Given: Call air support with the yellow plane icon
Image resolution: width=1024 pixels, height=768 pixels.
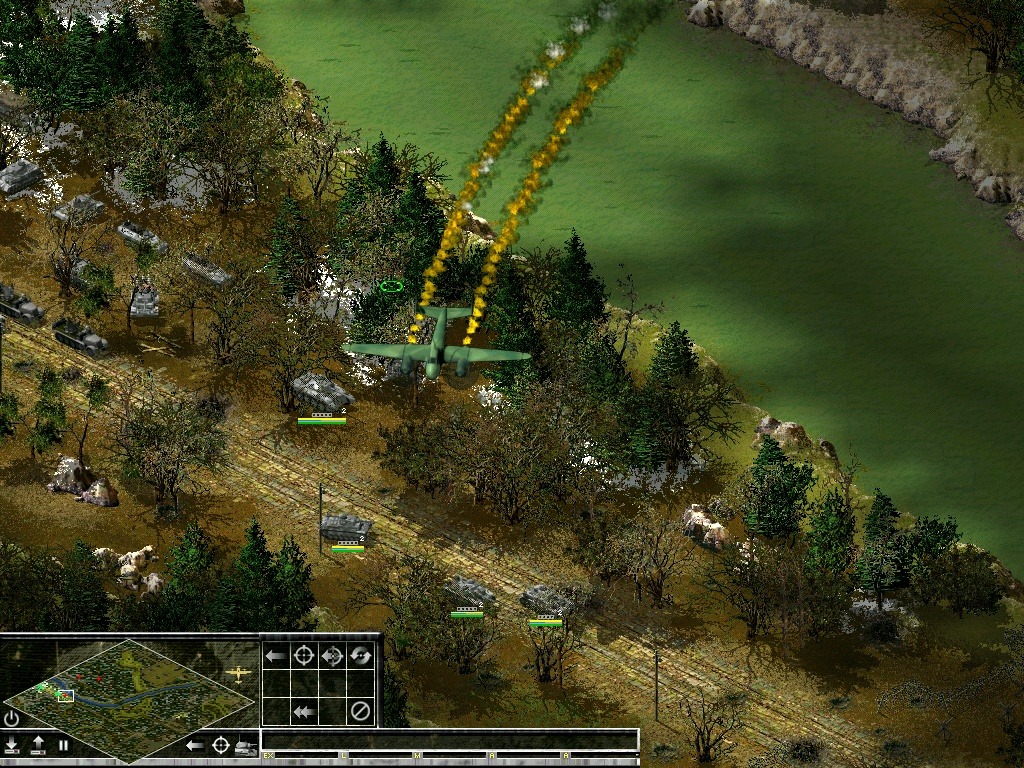Looking at the screenshot, I should tap(238, 673).
